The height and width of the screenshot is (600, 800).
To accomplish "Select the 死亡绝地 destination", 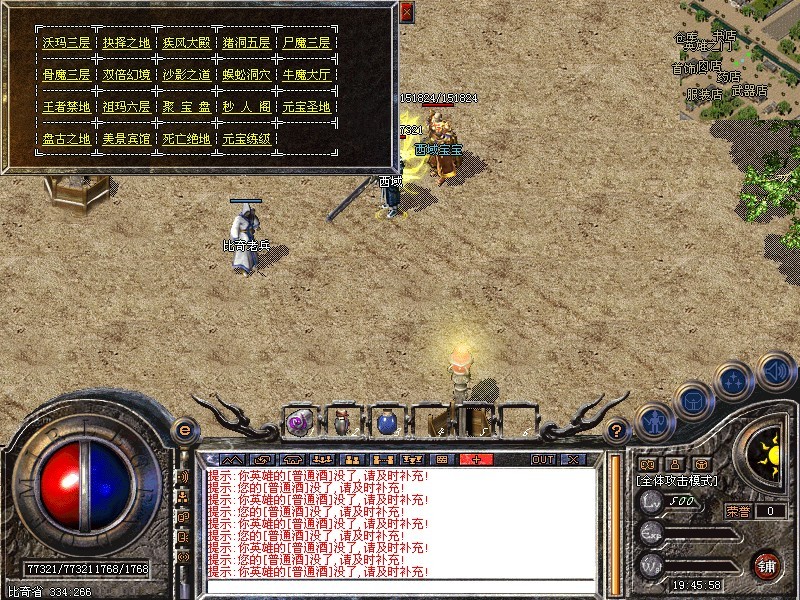I will [186, 139].
